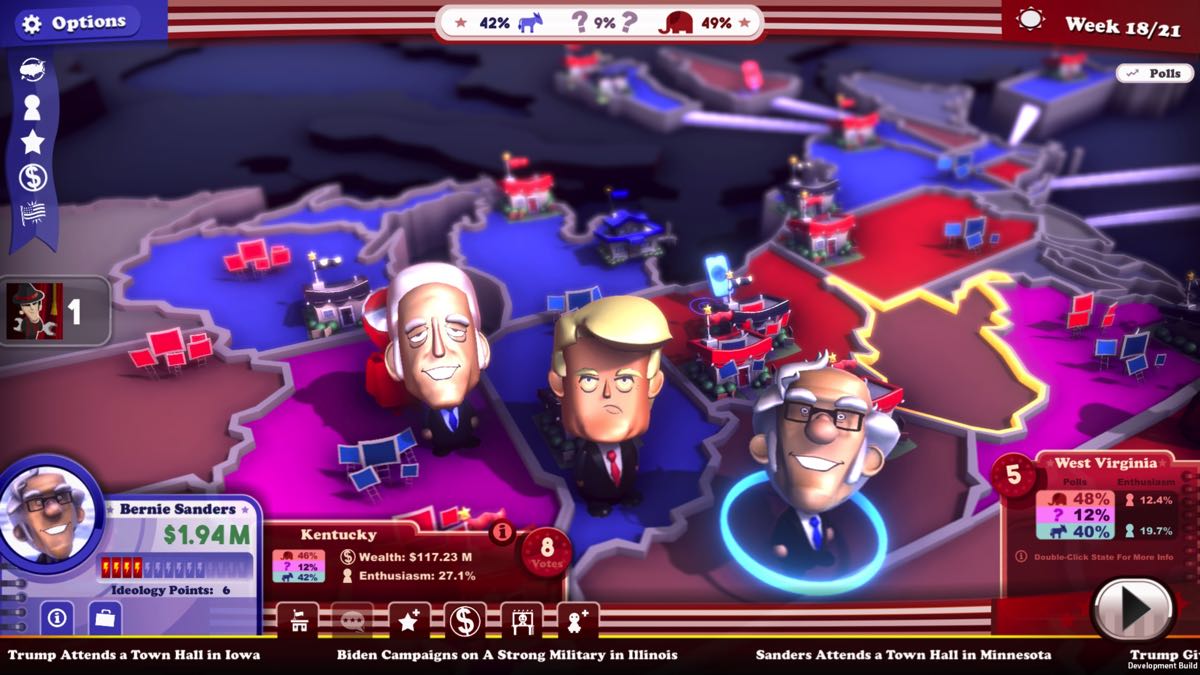
Task: Open the briefcase button
Action: point(104,618)
